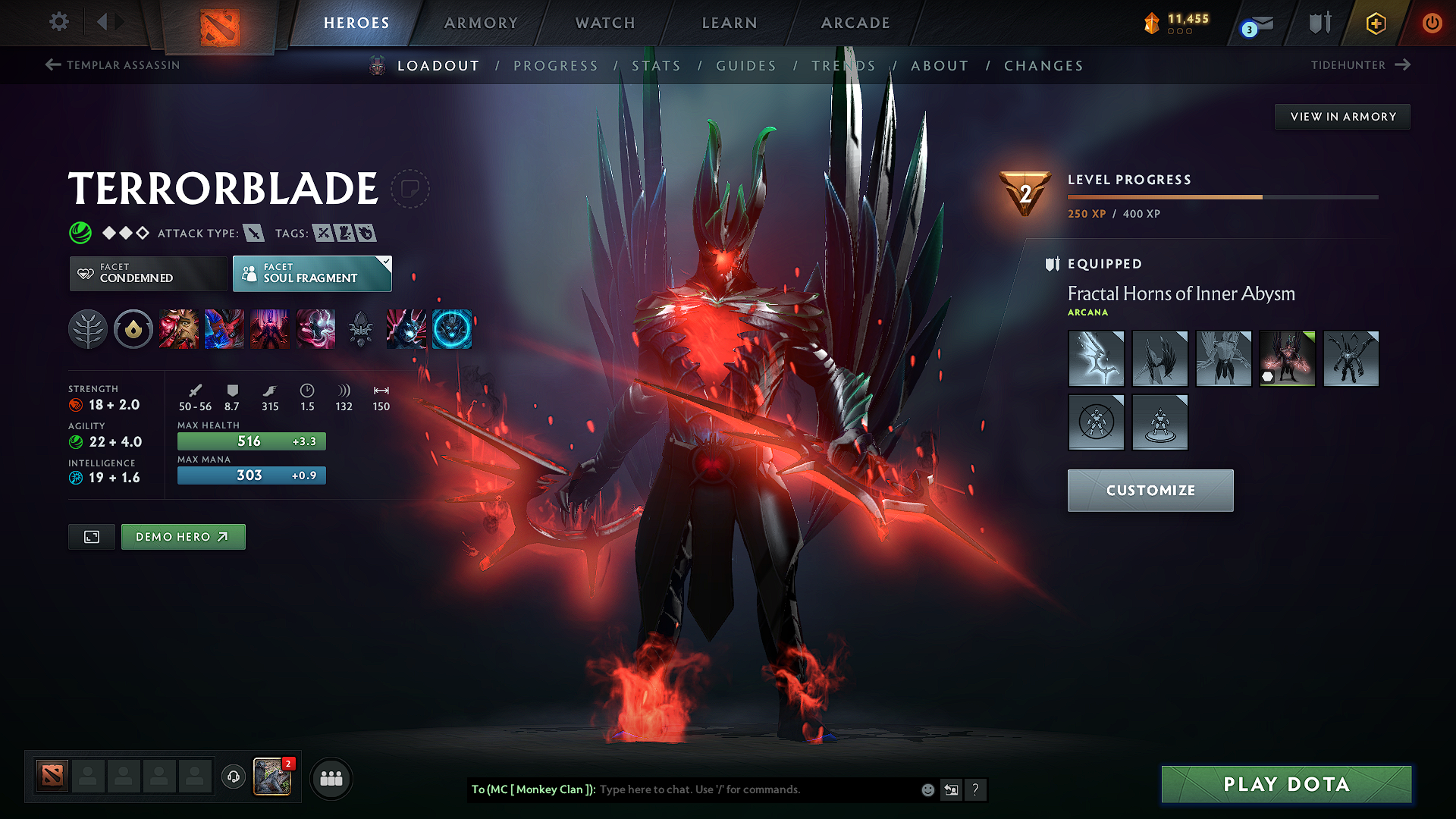Switch to the Armory tab

tap(481, 23)
